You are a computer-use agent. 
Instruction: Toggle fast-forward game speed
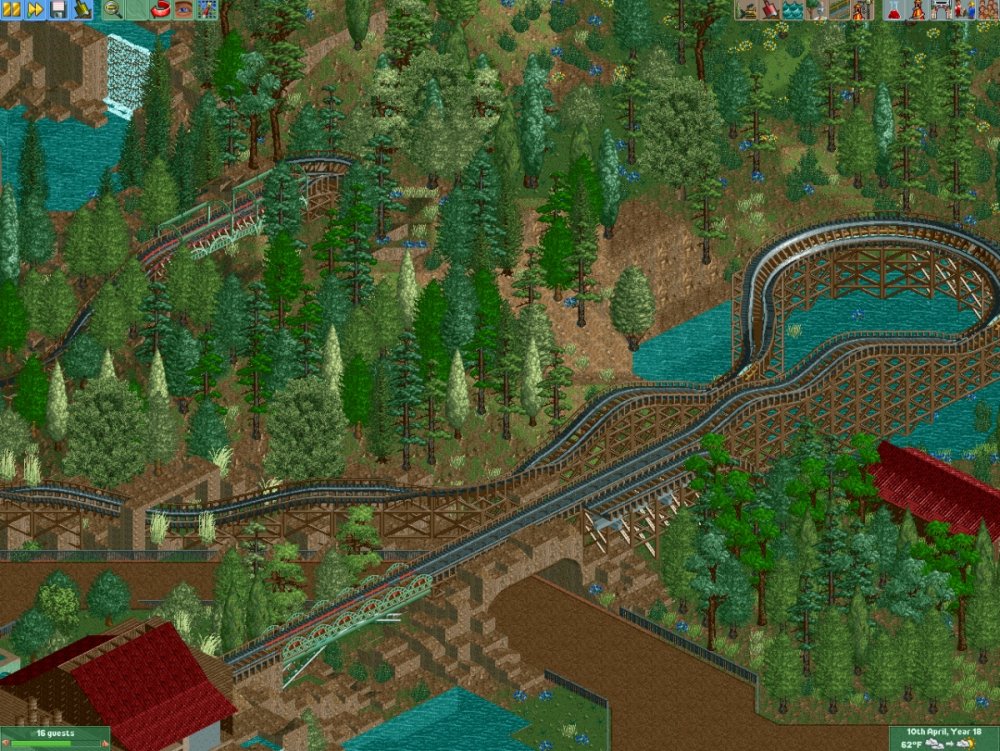(x=35, y=10)
